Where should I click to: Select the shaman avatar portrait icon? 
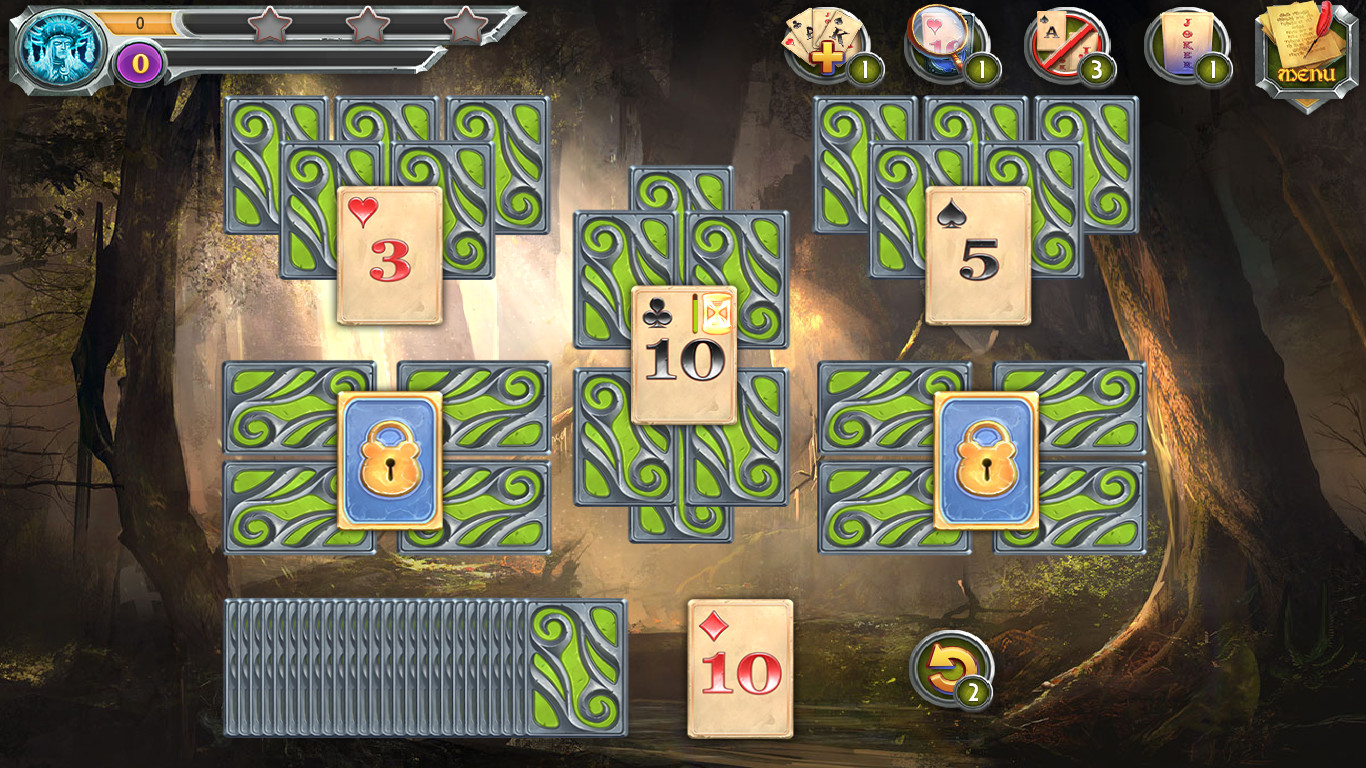point(60,42)
